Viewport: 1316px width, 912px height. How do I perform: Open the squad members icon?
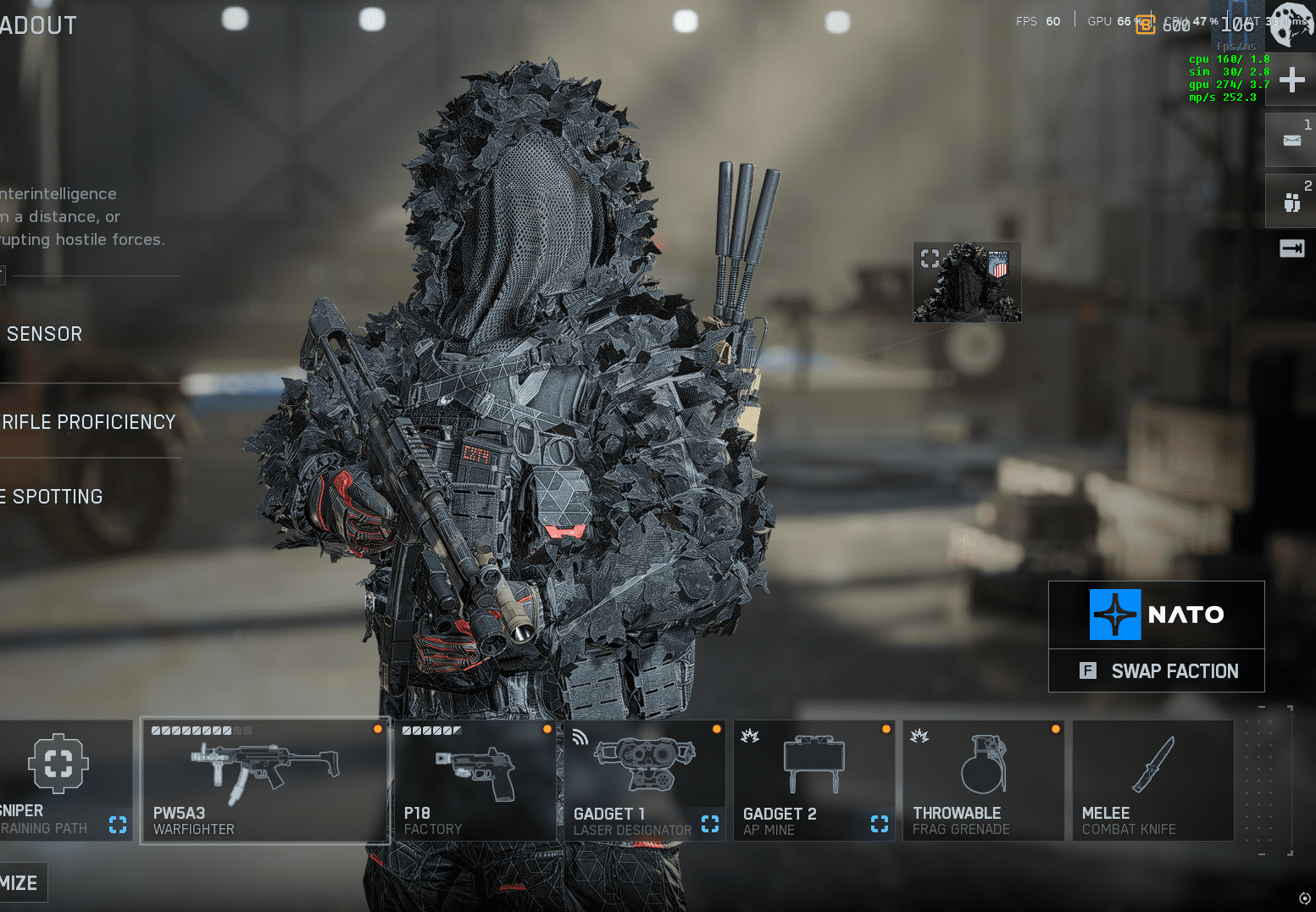(1291, 202)
